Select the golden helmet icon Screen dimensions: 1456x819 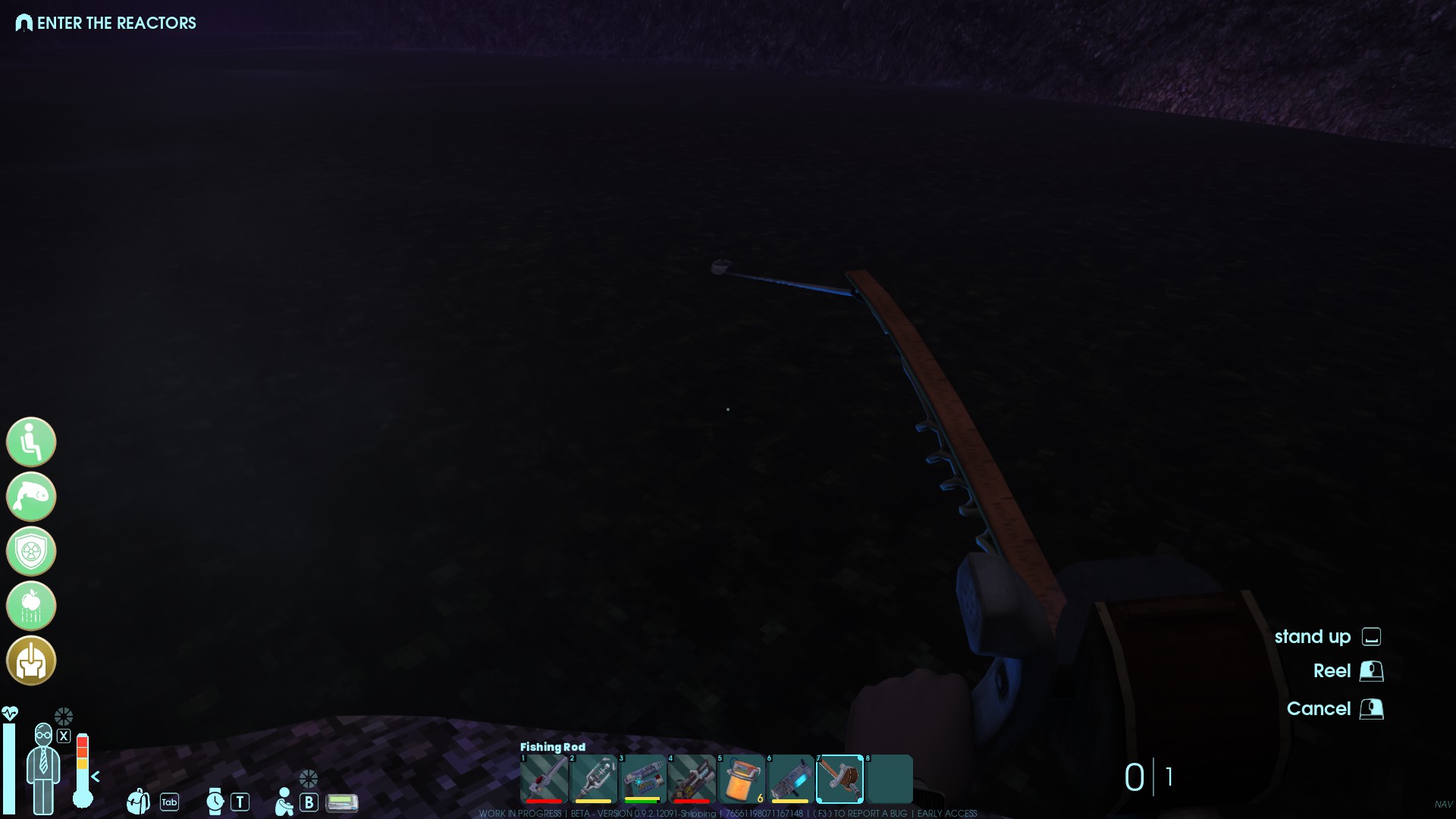click(31, 661)
